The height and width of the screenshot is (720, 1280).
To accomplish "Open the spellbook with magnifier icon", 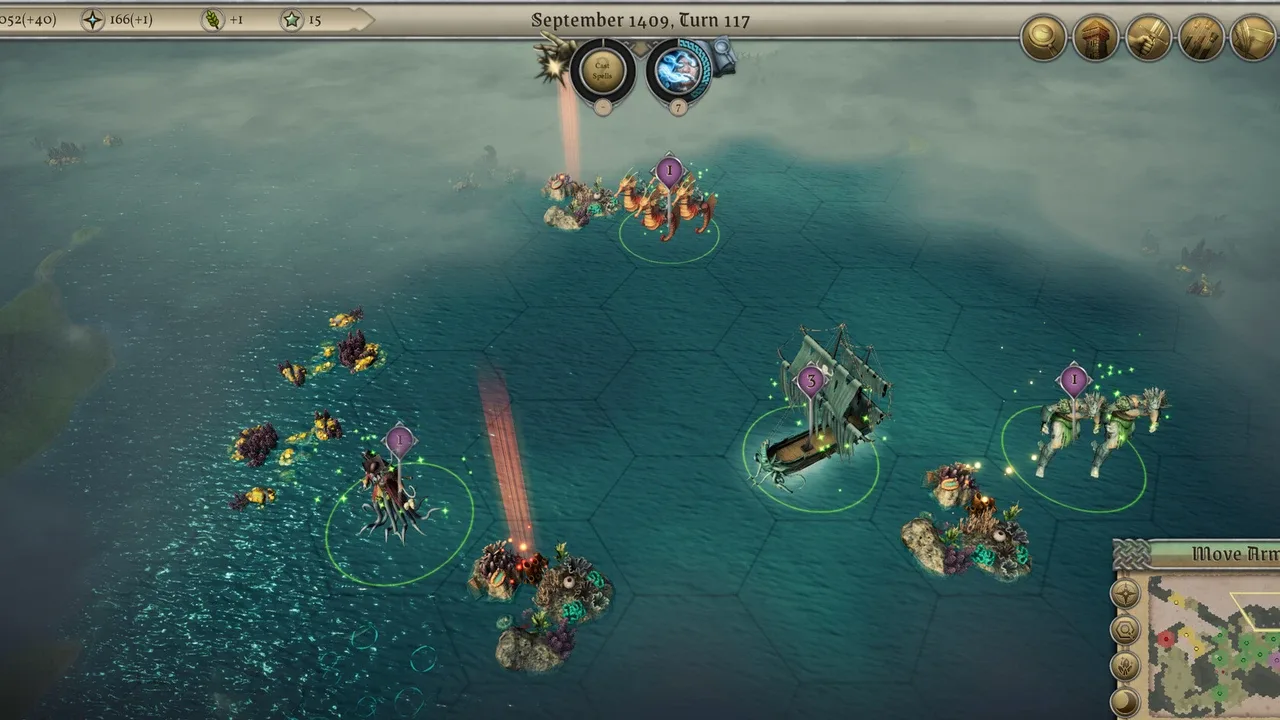I will (722, 54).
